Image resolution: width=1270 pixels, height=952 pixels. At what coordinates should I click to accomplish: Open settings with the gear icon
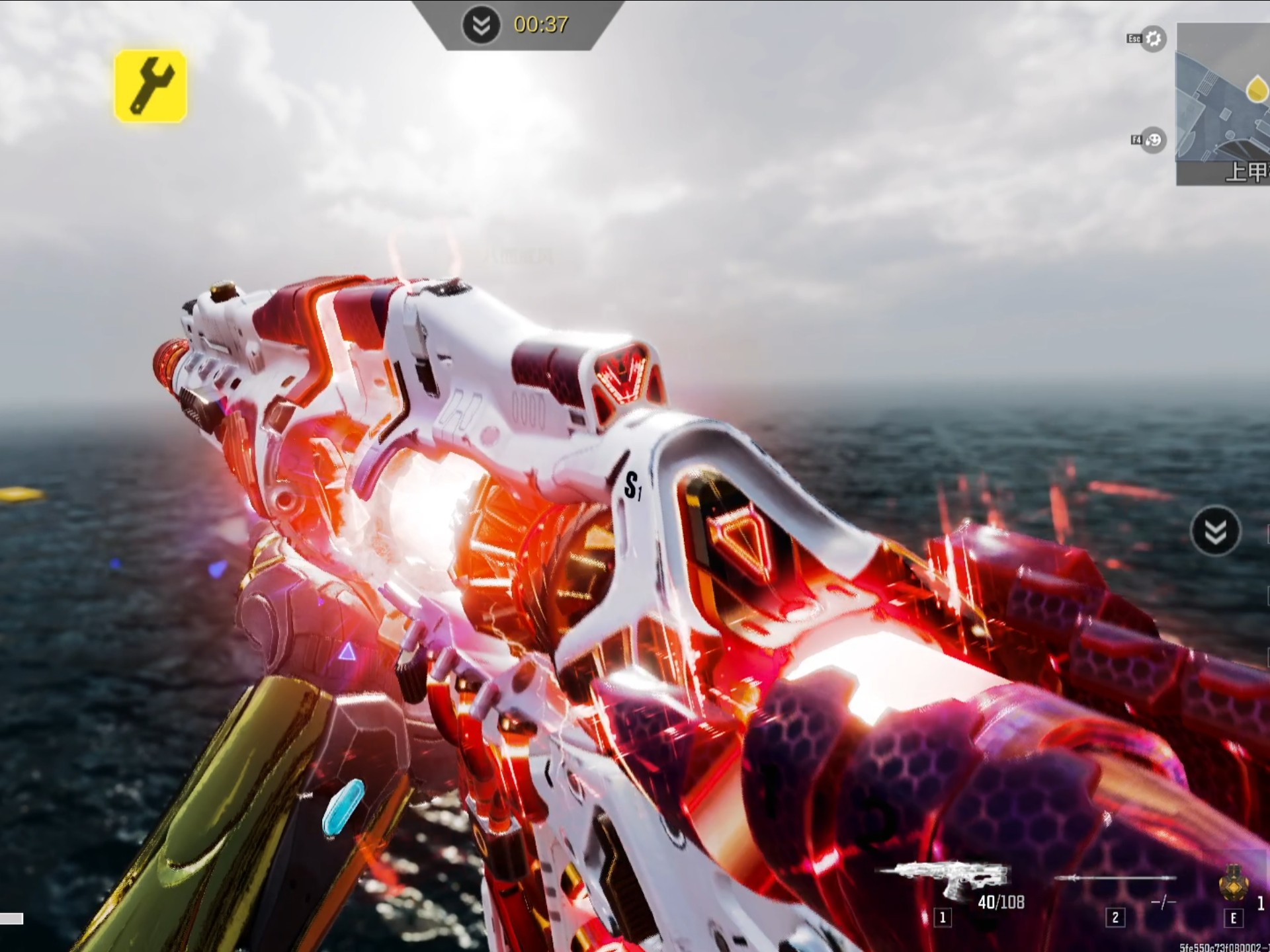[1153, 39]
